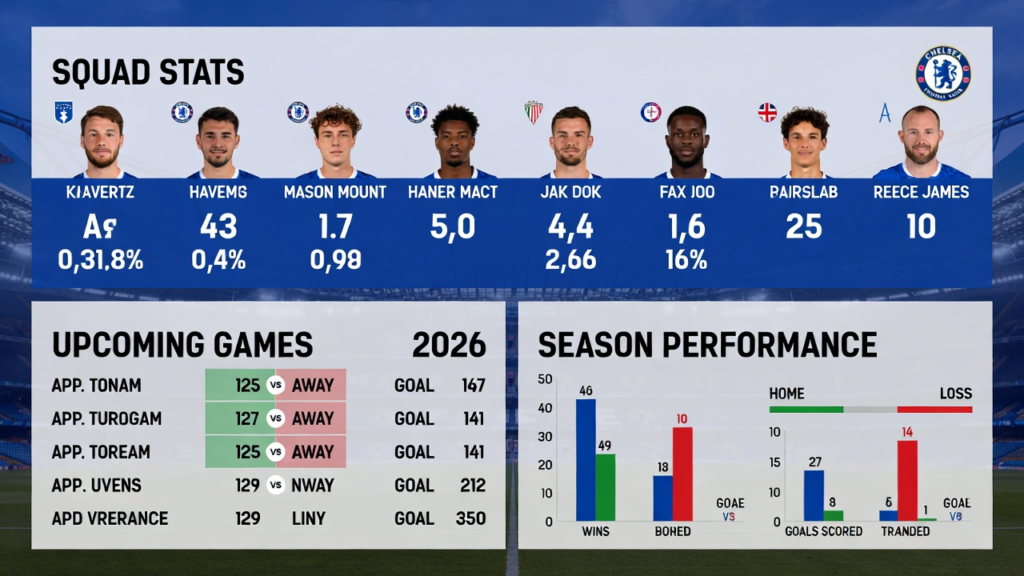Select the App. Uvens fixture row
Screen dimensions: 1024x576
click(x=268, y=485)
